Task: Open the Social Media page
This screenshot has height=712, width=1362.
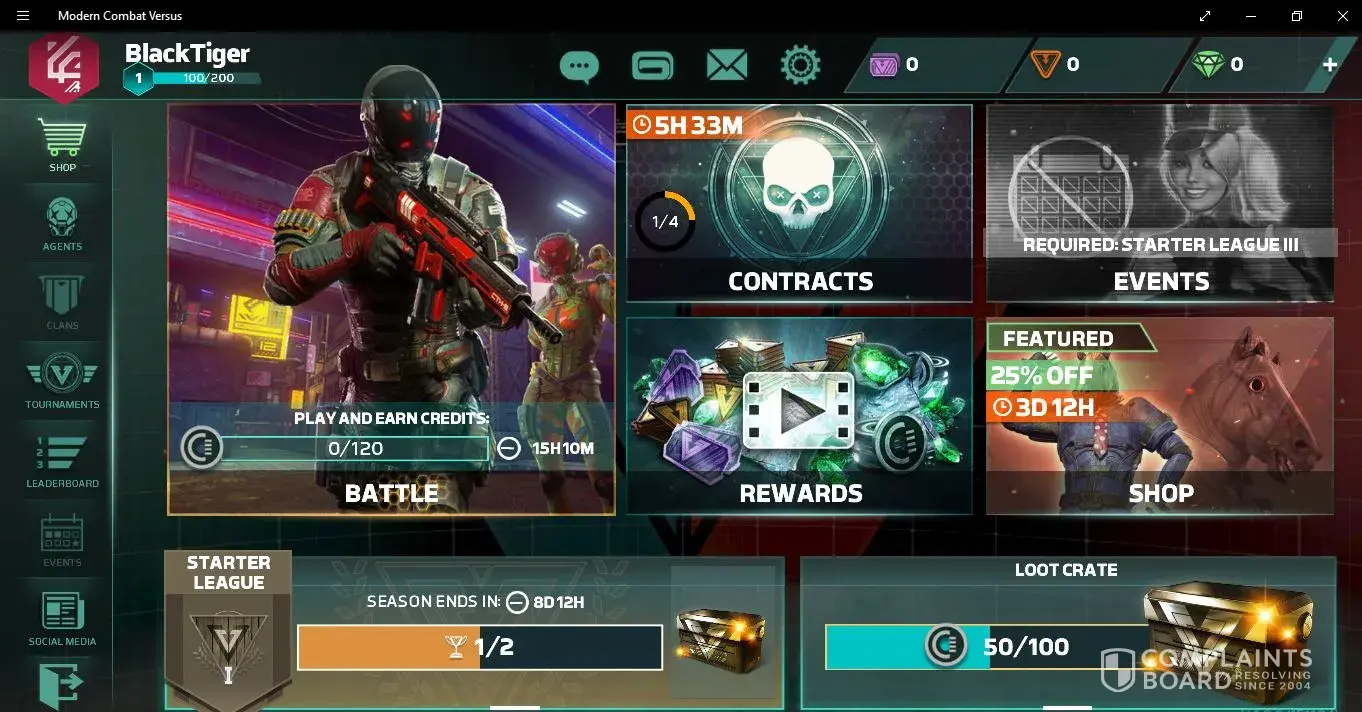Action: coord(62,617)
